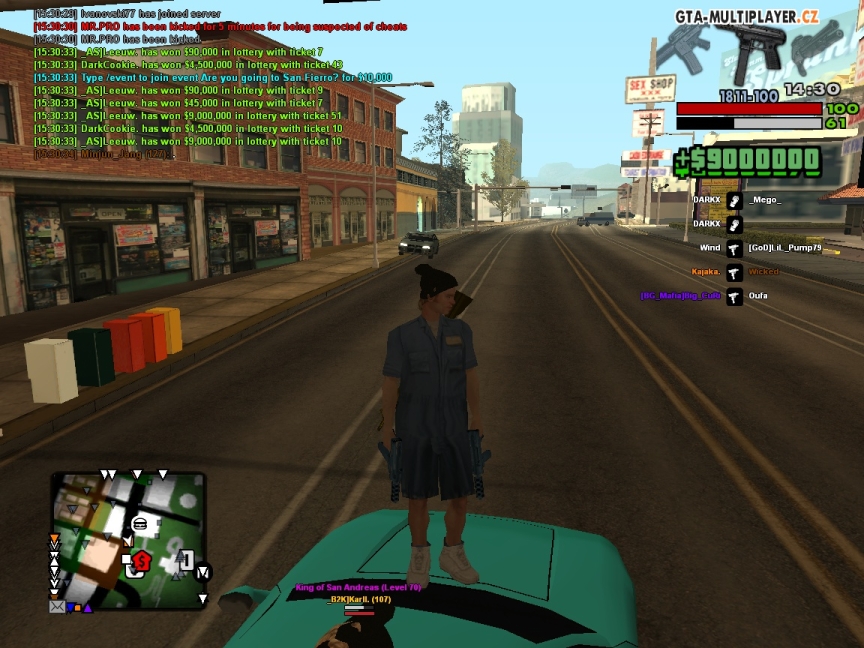Choose the Big_Cutt killed Oufa kill entry
This screenshot has width=864, height=648.
coord(735,296)
